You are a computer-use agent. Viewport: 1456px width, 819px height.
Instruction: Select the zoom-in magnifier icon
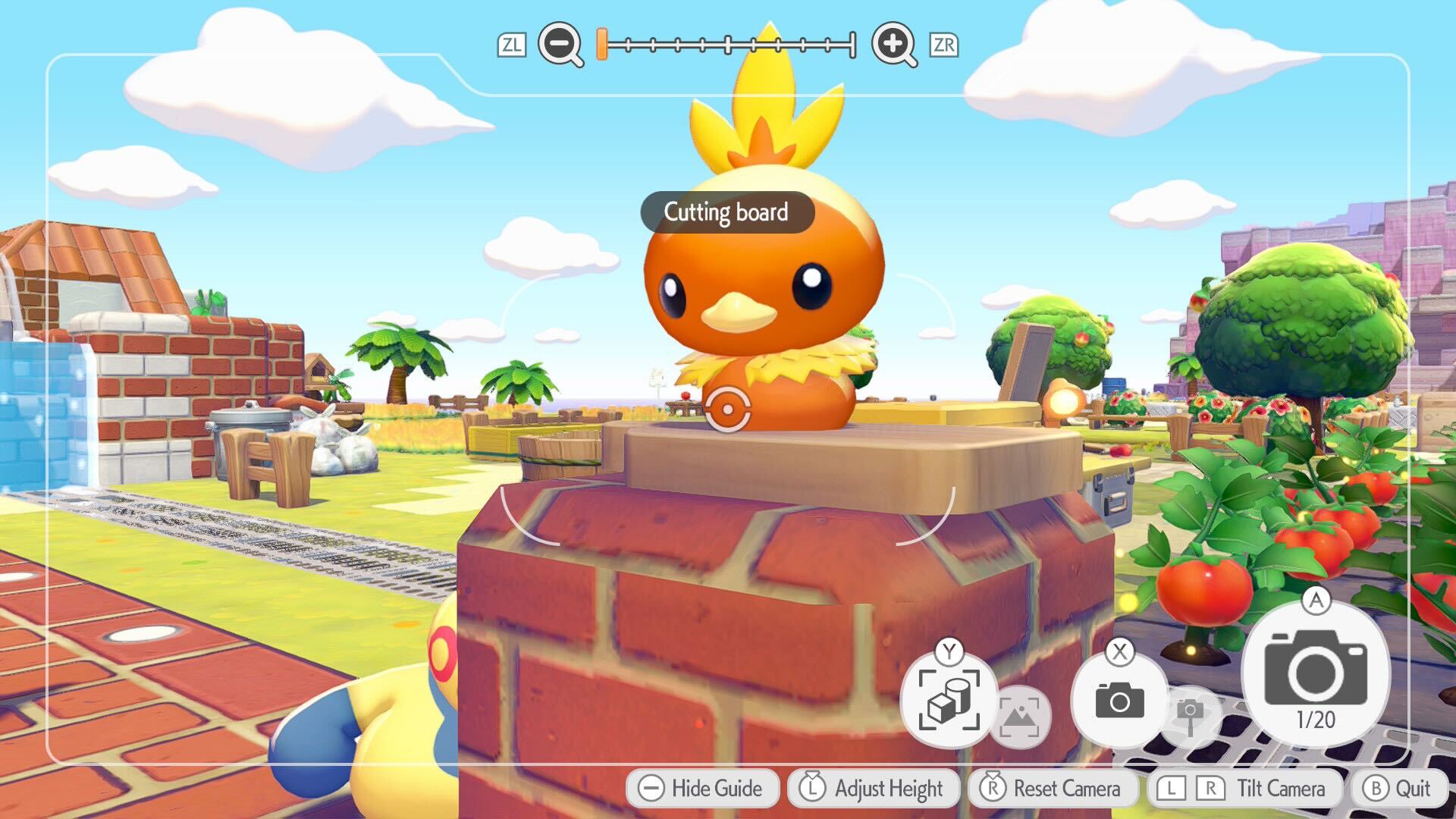pyautogui.click(x=894, y=45)
